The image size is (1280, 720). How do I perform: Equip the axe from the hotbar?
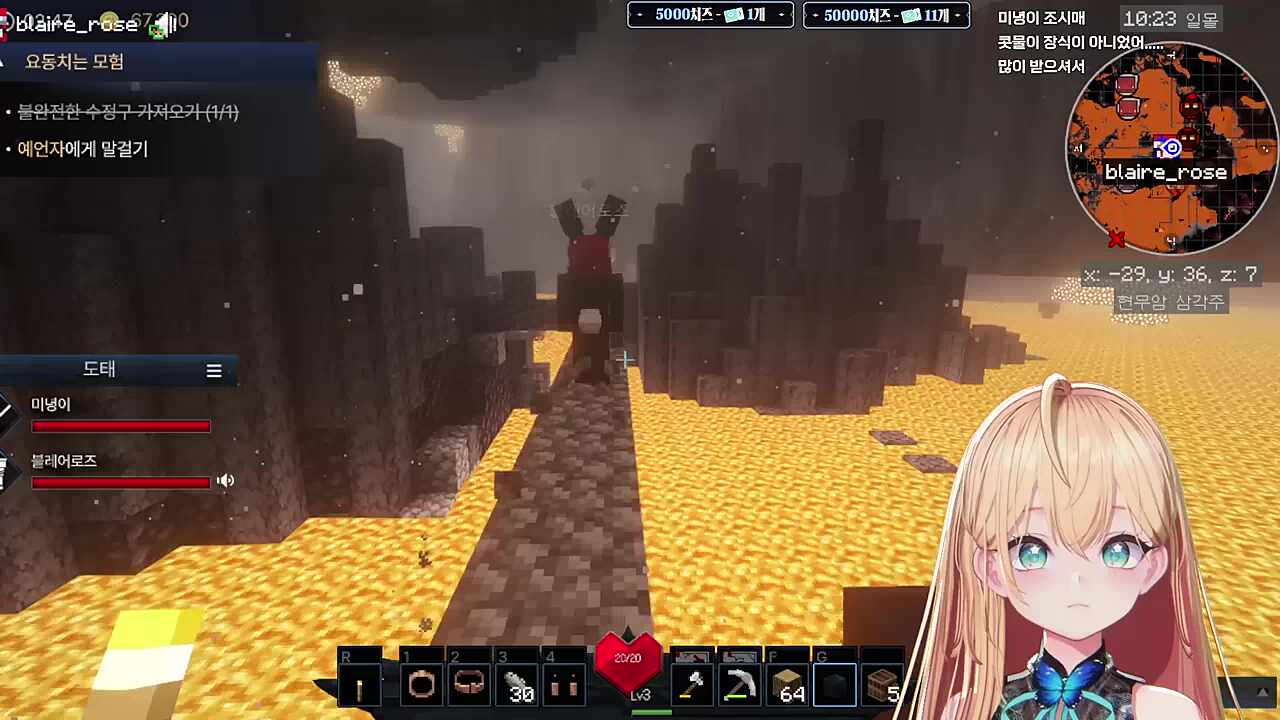coord(692,686)
